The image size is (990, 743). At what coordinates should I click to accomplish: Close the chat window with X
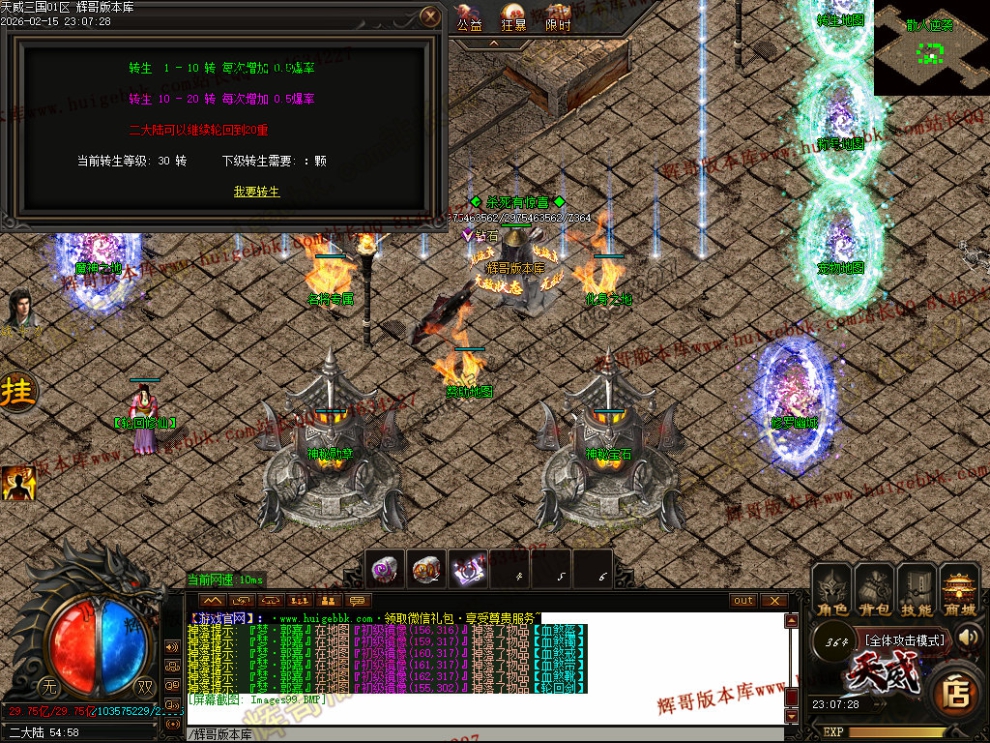774,601
